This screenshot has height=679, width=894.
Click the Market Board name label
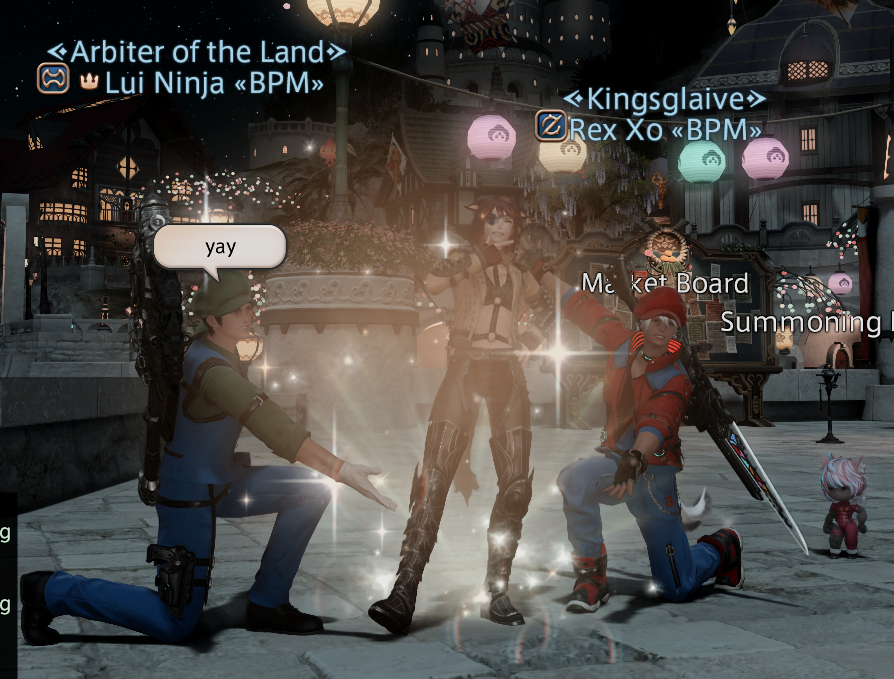pyautogui.click(x=665, y=284)
